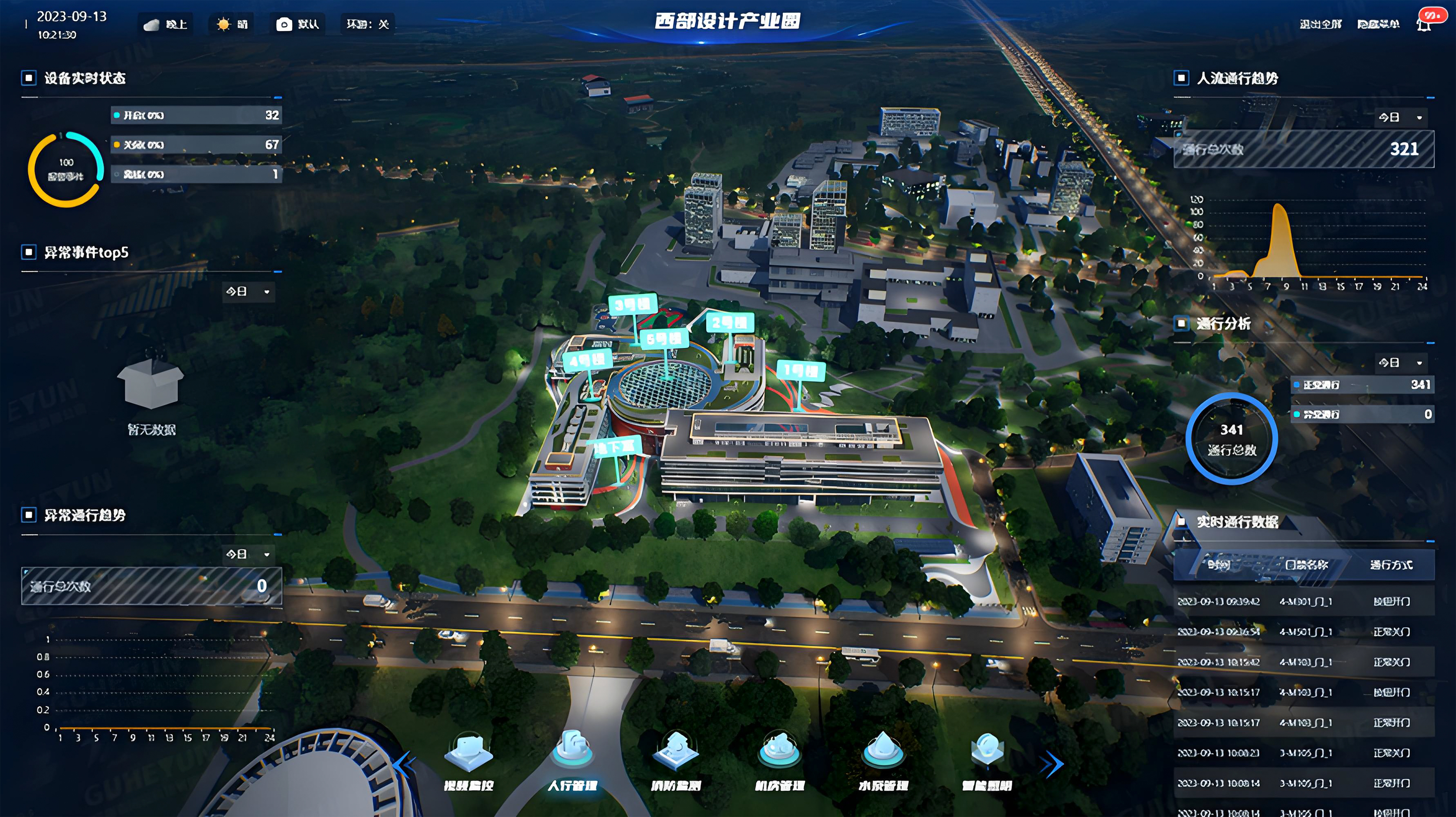Click 退出全屏 to exit fullscreen
1456x817 pixels.
click(x=1320, y=24)
